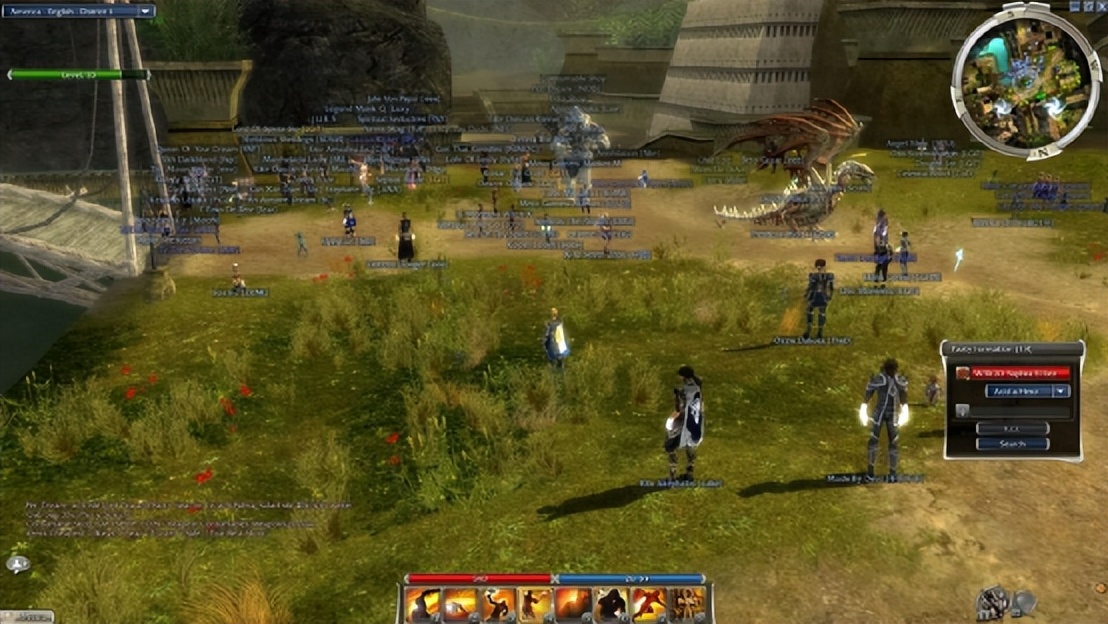Click the chat speech bubble icon
This screenshot has width=1108, height=624.
tap(17, 565)
